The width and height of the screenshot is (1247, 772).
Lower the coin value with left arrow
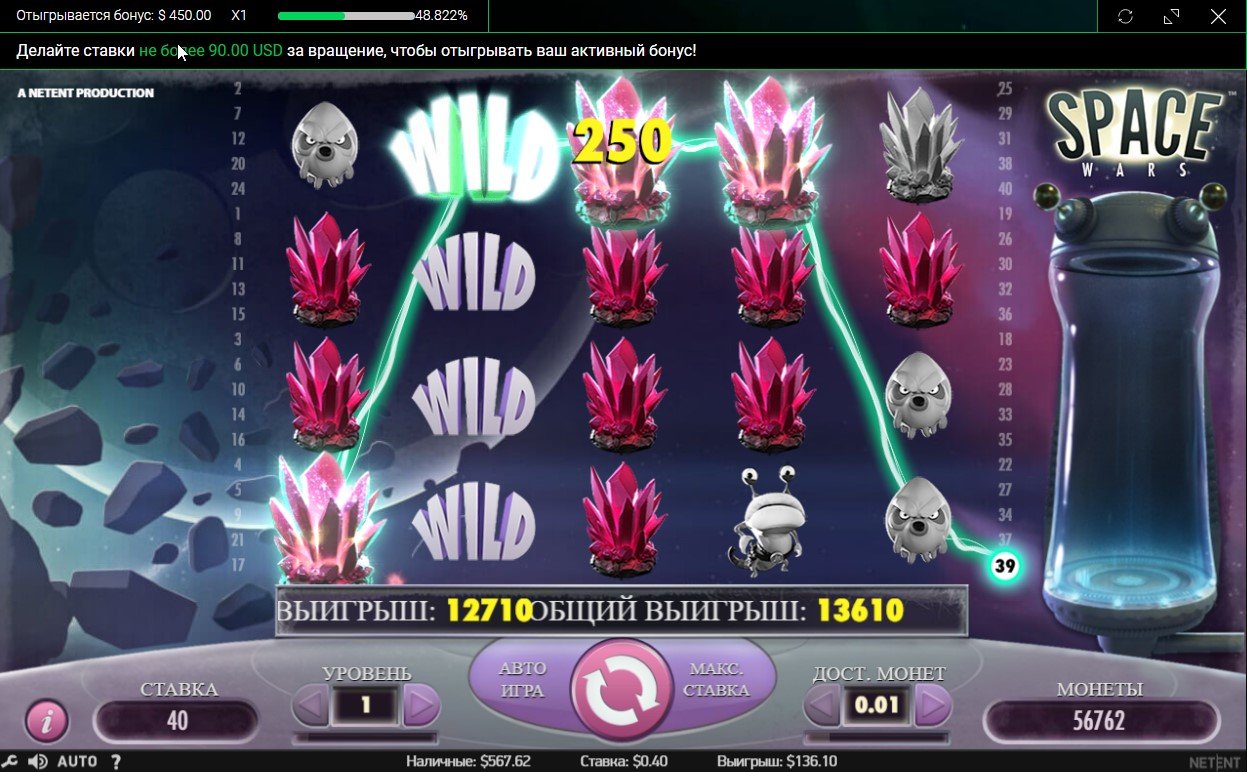tap(821, 706)
